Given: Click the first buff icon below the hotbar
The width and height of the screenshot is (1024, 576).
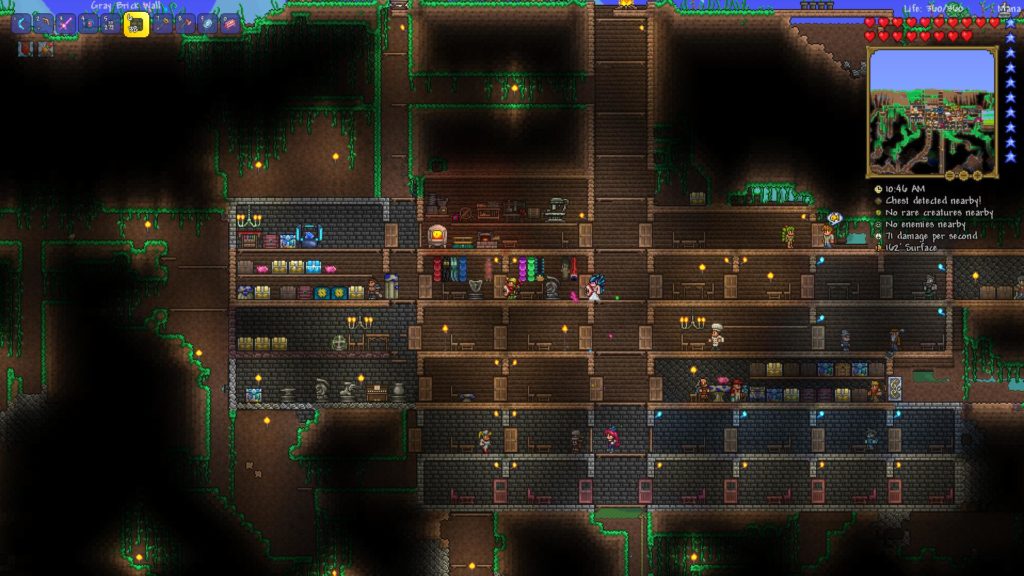Looking at the screenshot, I should [x=25, y=48].
